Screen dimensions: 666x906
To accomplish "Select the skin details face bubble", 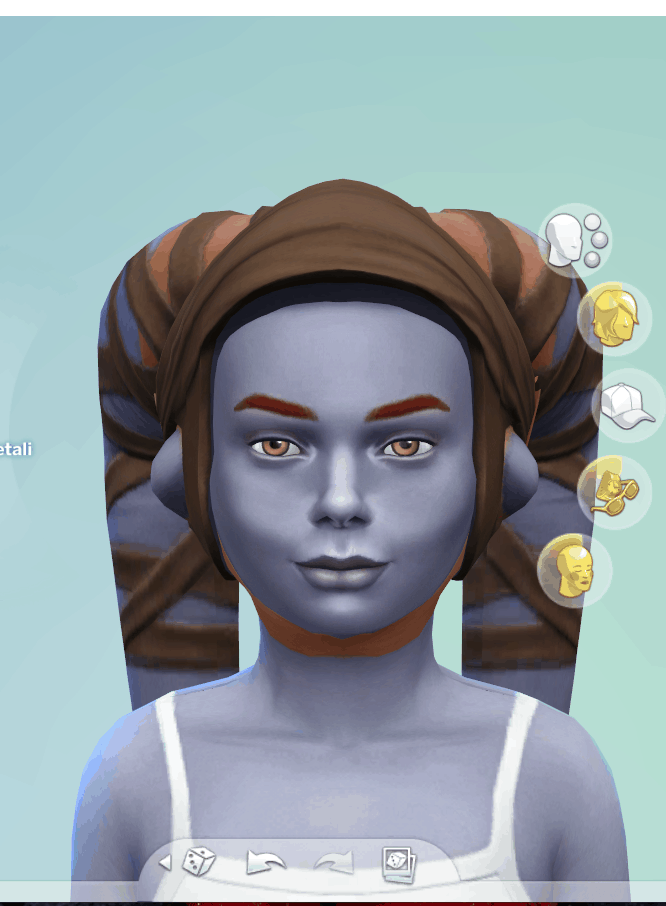I will tap(574, 571).
